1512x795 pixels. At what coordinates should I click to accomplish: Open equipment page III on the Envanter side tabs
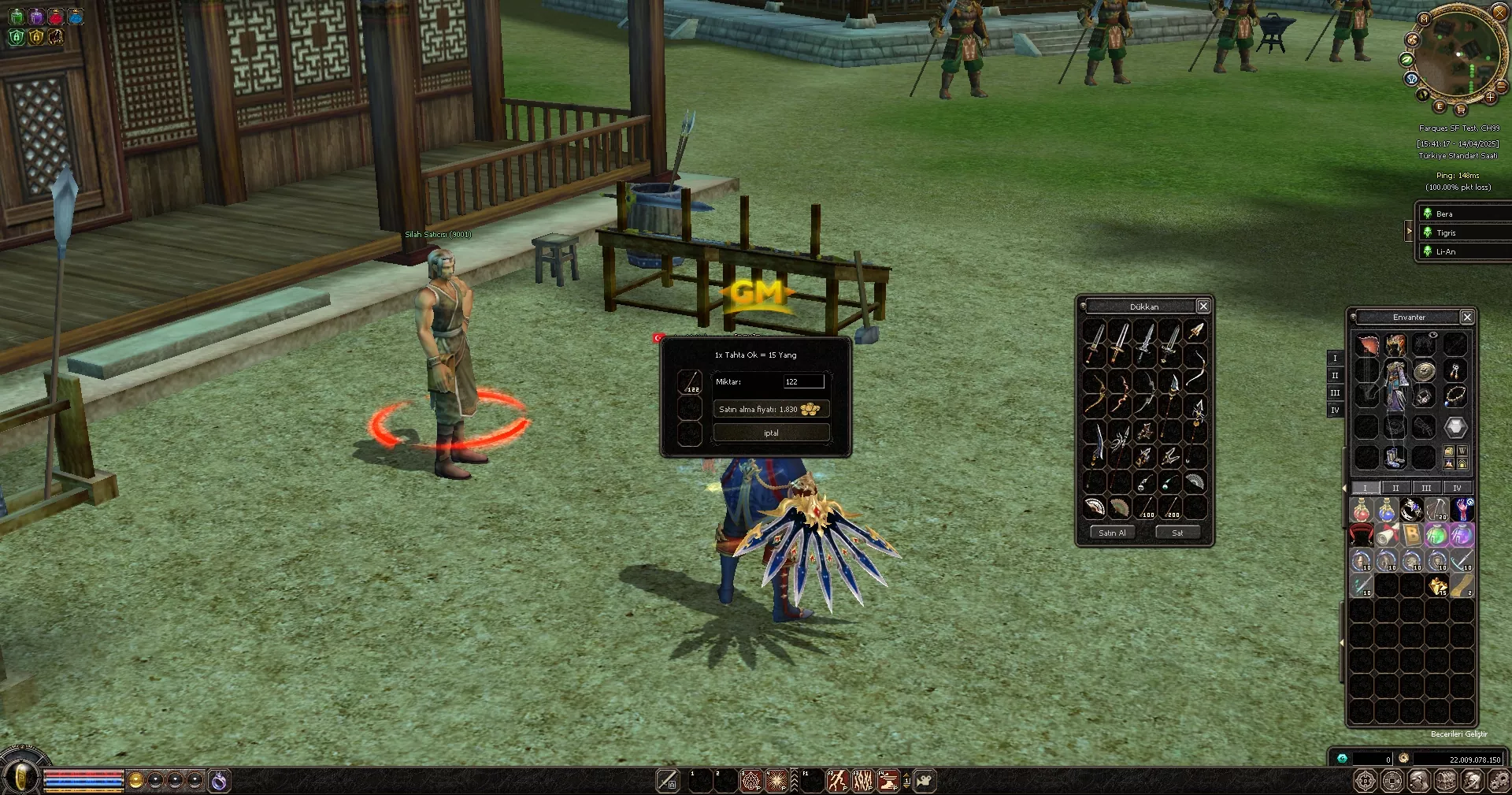coord(1335,392)
